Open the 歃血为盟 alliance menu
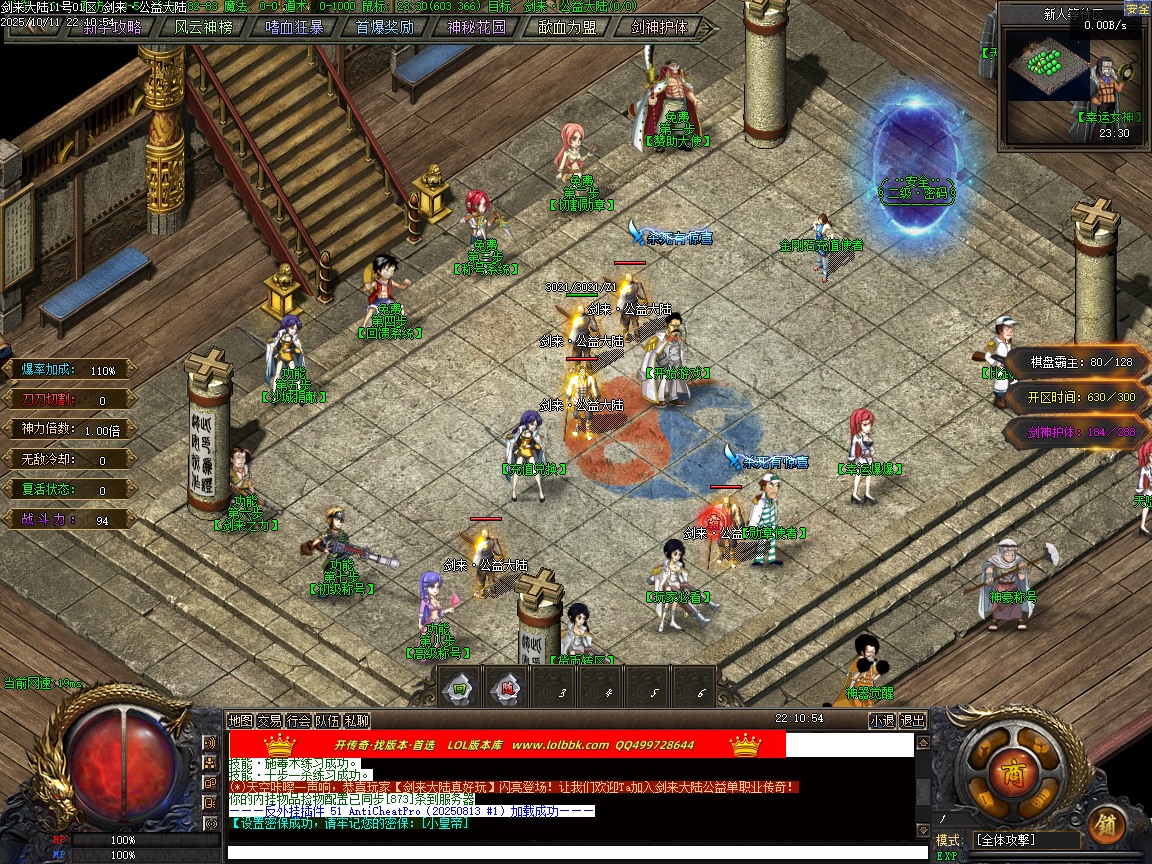Image resolution: width=1152 pixels, height=864 pixels. coord(567,28)
